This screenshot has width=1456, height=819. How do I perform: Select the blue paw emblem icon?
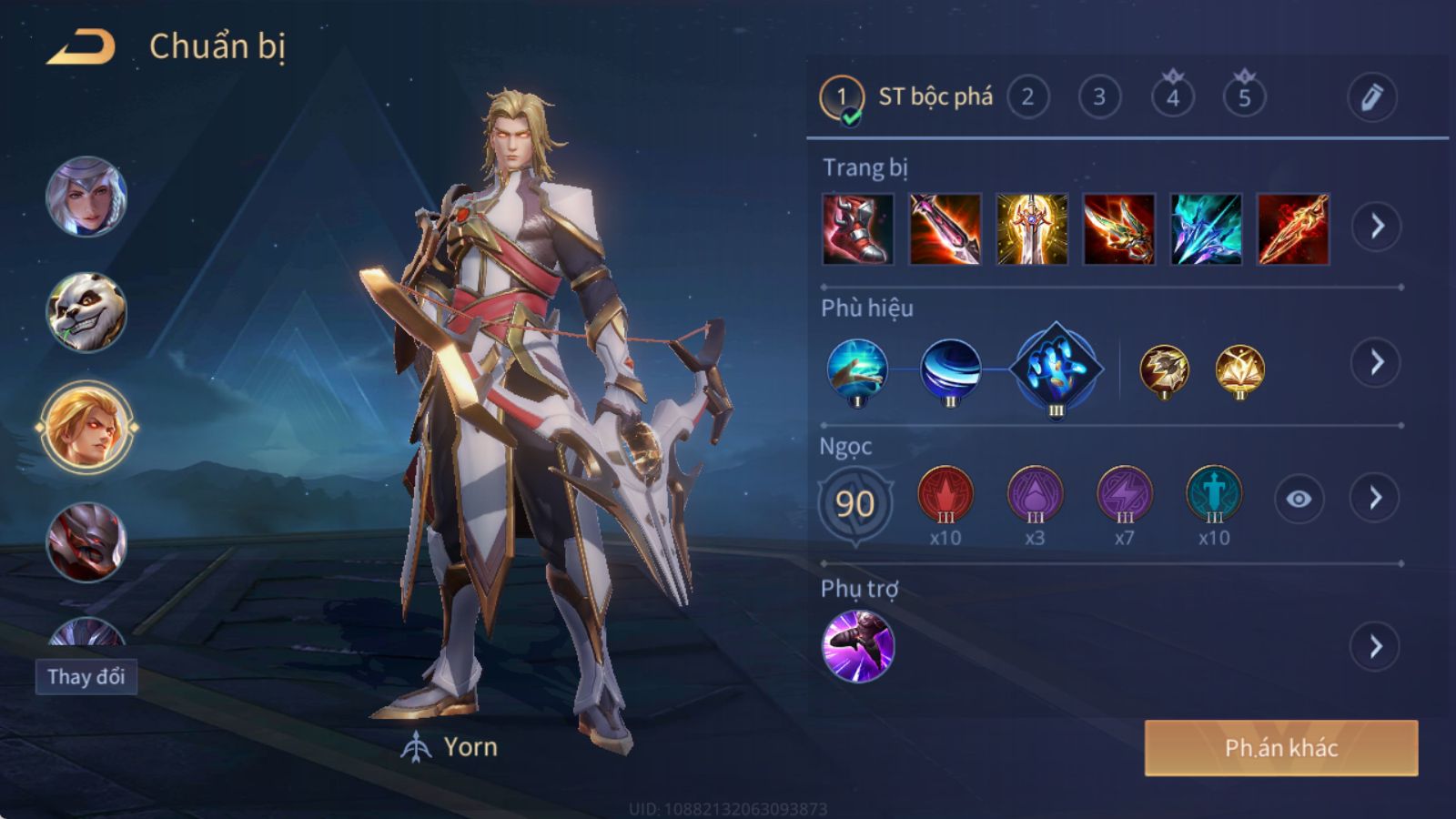tap(1056, 369)
